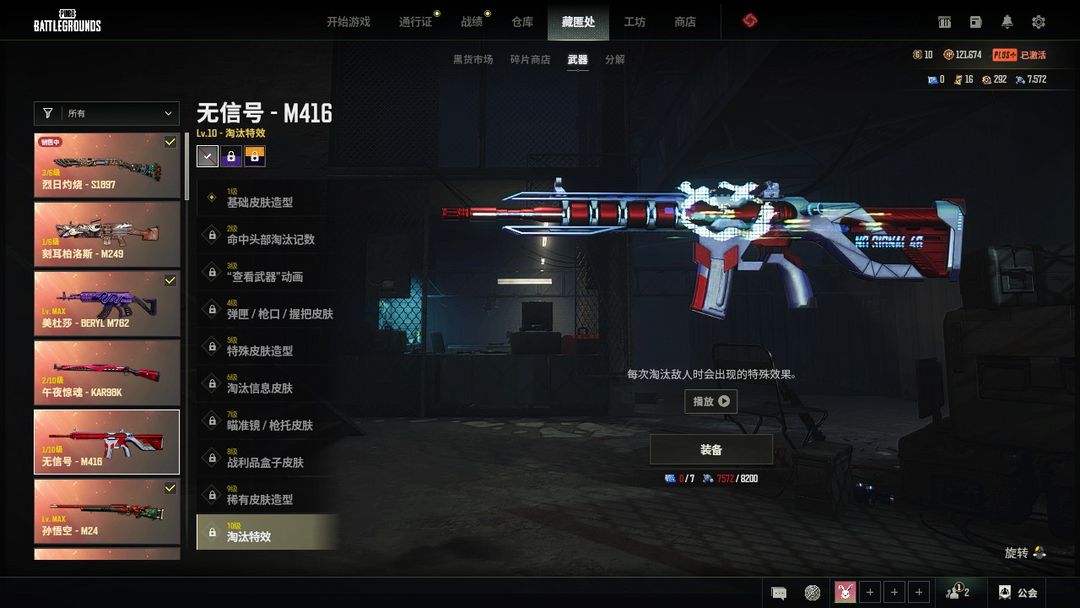
Task: Open the settings gear icon
Action: click(x=1038, y=22)
